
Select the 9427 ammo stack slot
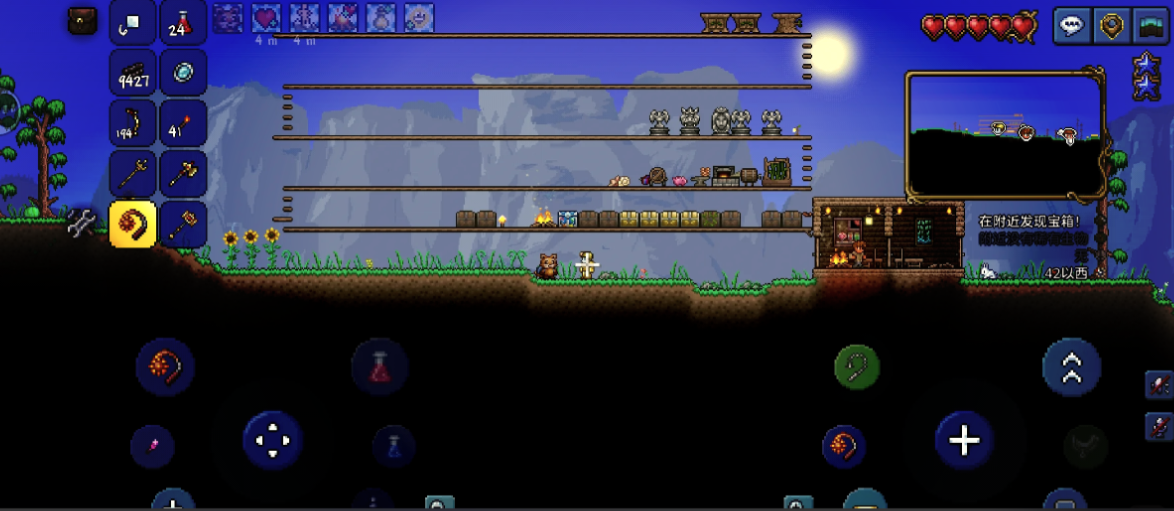(132, 72)
